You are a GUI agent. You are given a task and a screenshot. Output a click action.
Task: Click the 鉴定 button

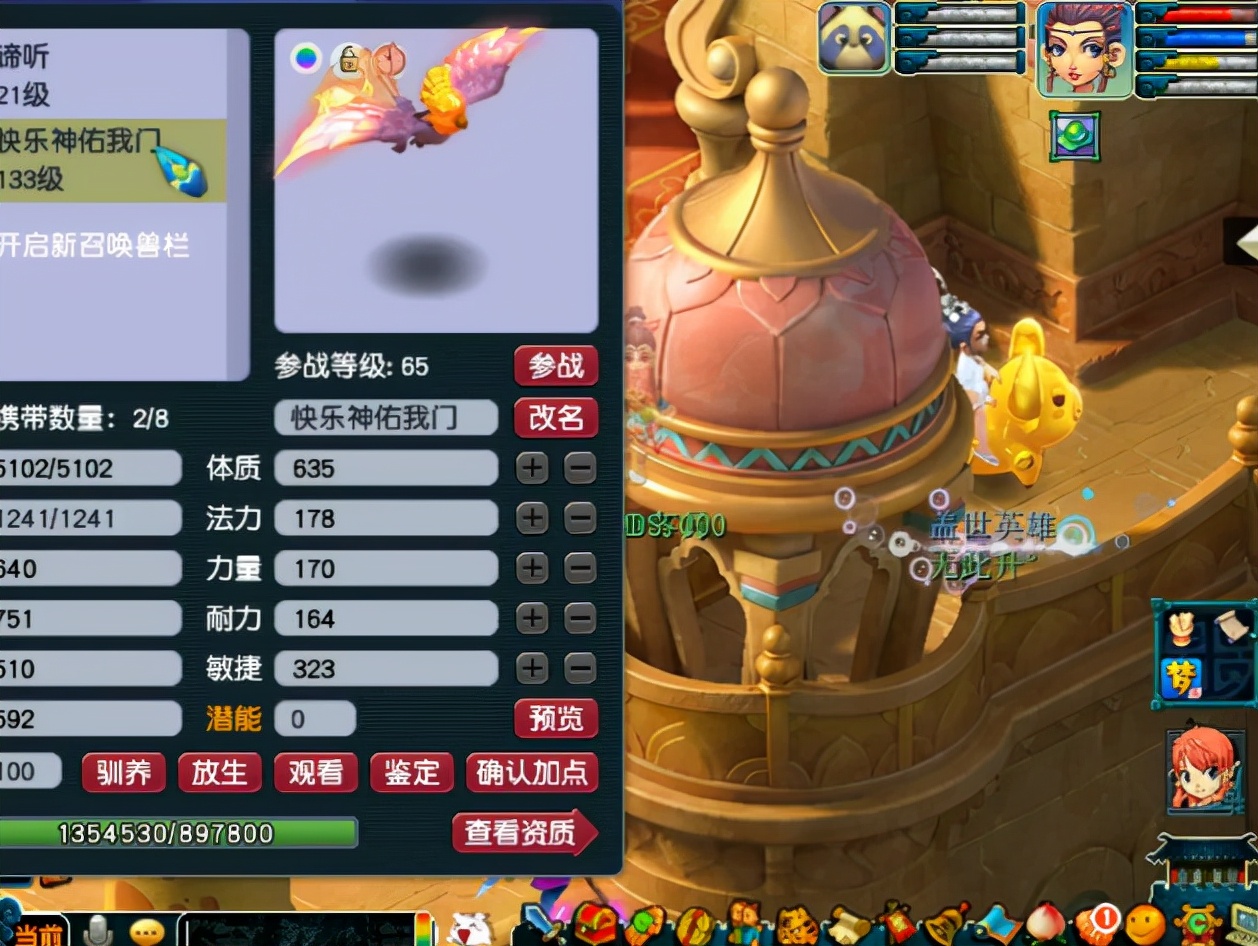coord(411,772)
